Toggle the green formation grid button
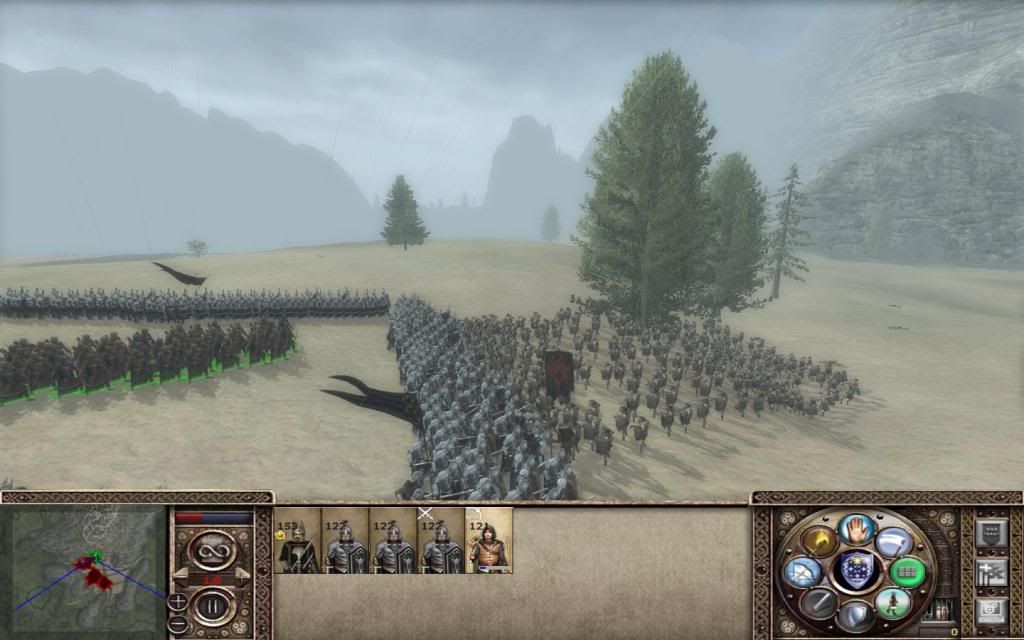1024x640 pixels. tap(908, 573)
